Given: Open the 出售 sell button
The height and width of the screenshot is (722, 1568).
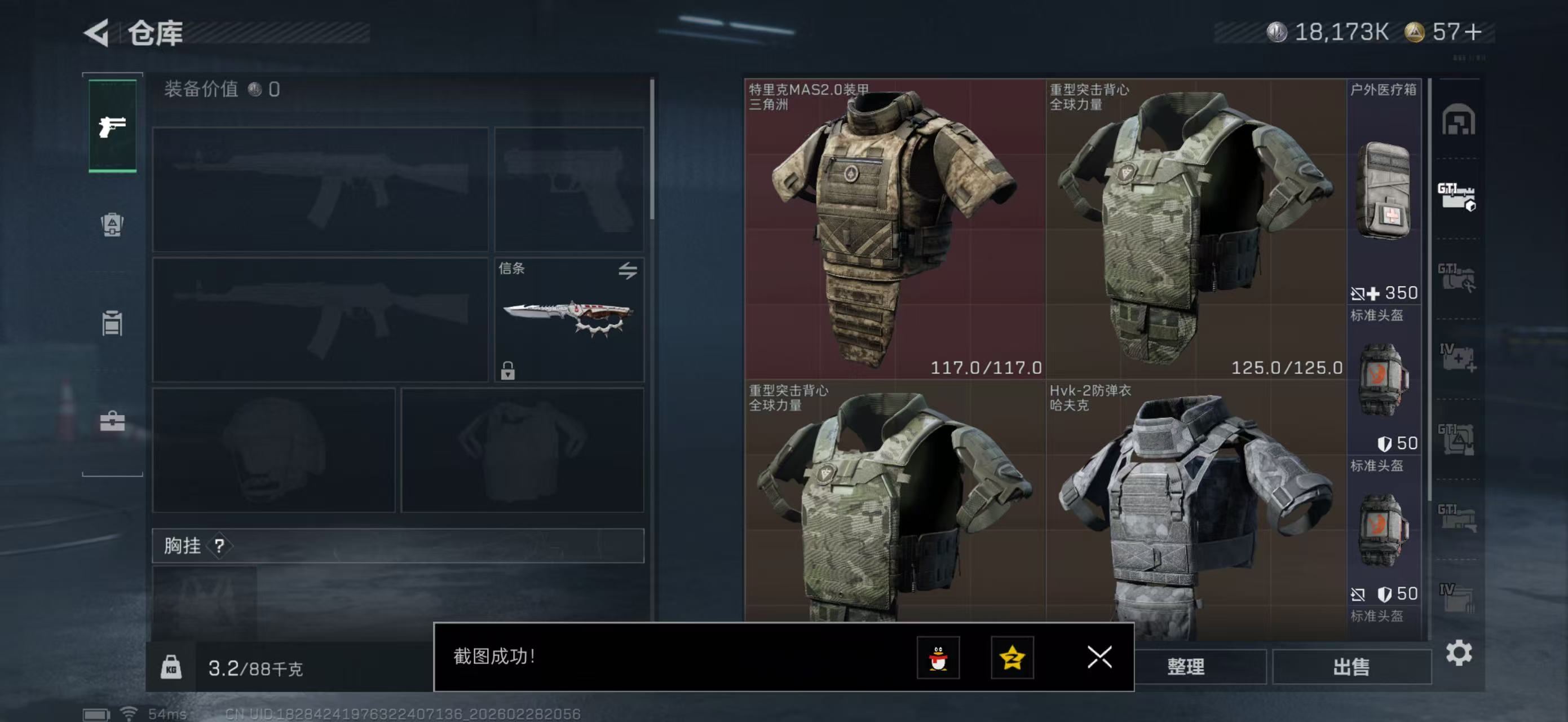Looking at the screenshot, I should [1351, 667].
